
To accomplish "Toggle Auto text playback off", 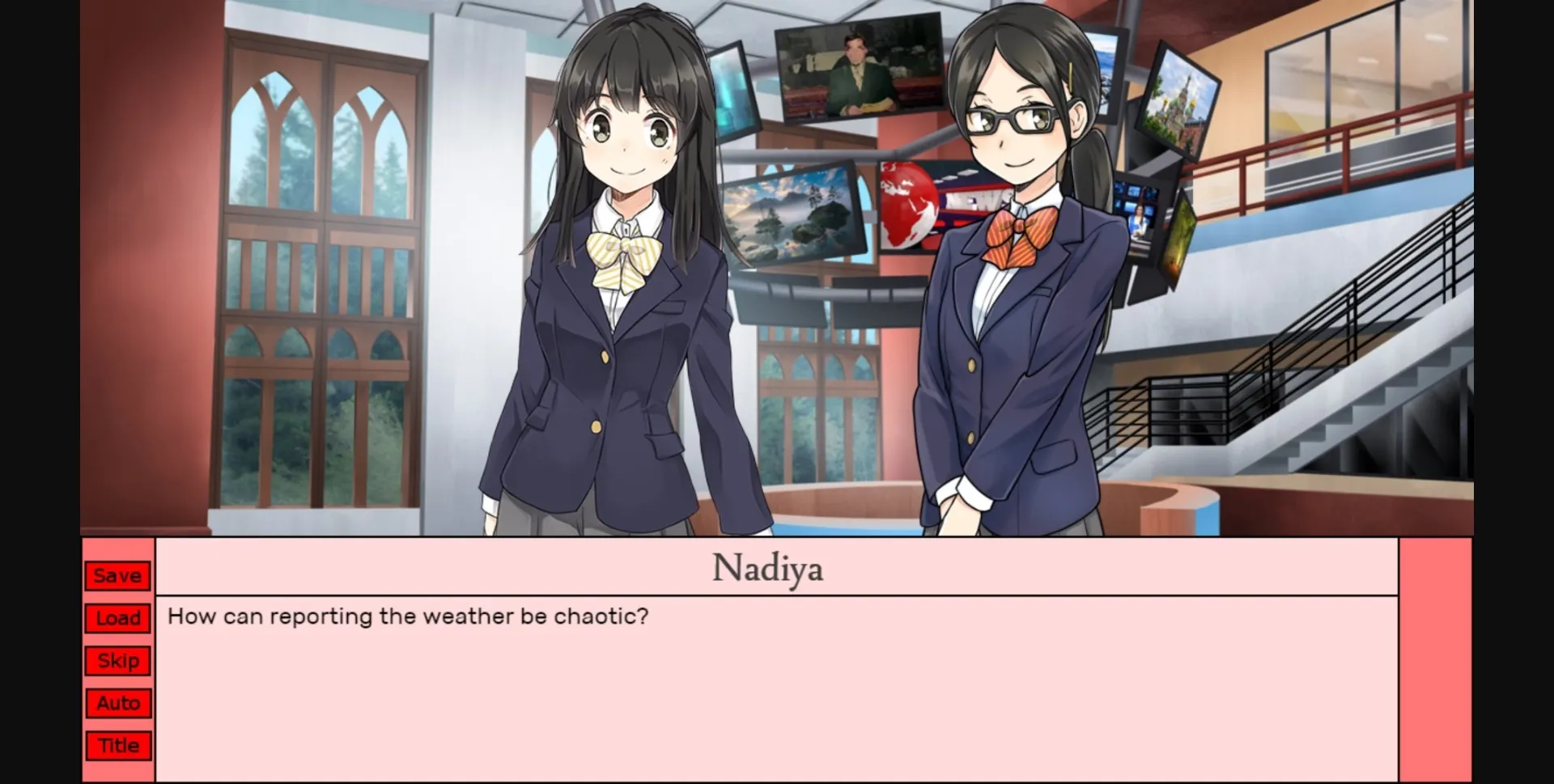I will 117,702.
